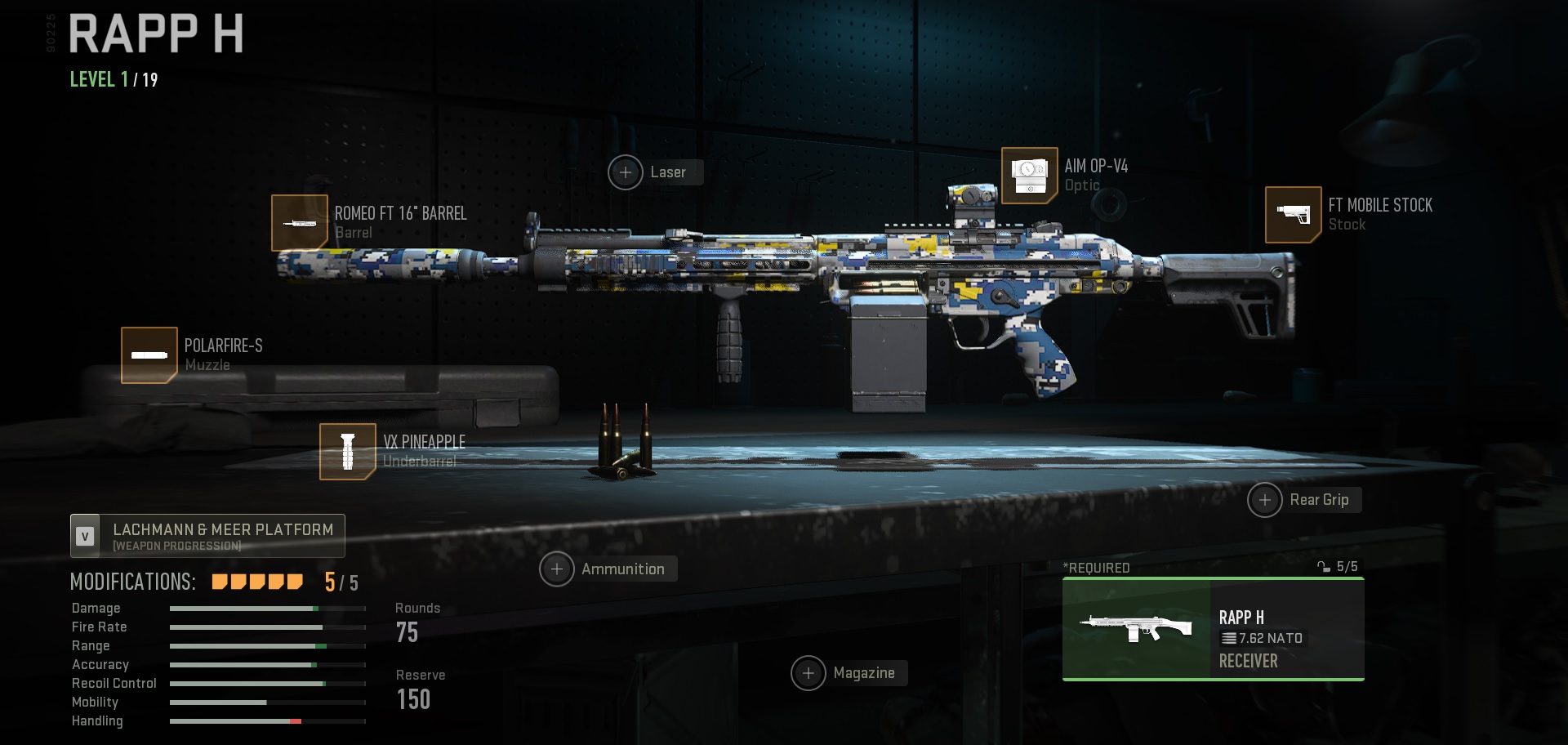The width and height of the screenshot is (1568, 745).
Task: Open the Lachmann & Meer Platform progression
Action: (x=207, y=535)
